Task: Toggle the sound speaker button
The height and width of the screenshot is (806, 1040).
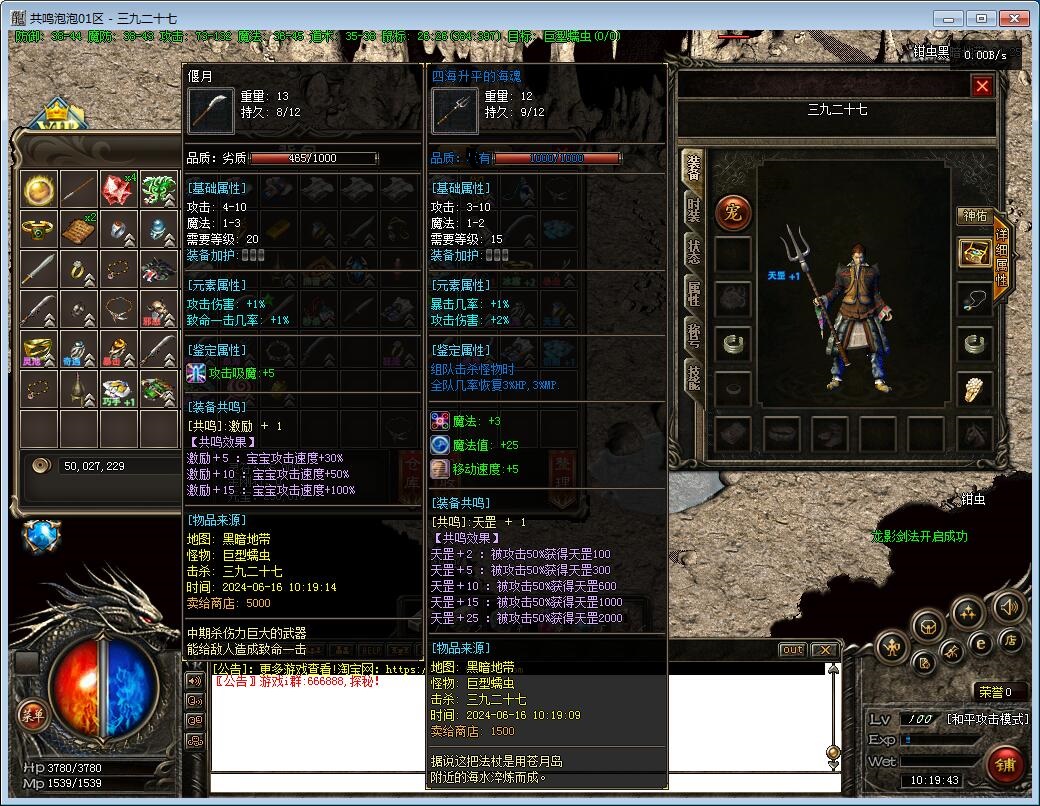Action: tap(1007, 606)
